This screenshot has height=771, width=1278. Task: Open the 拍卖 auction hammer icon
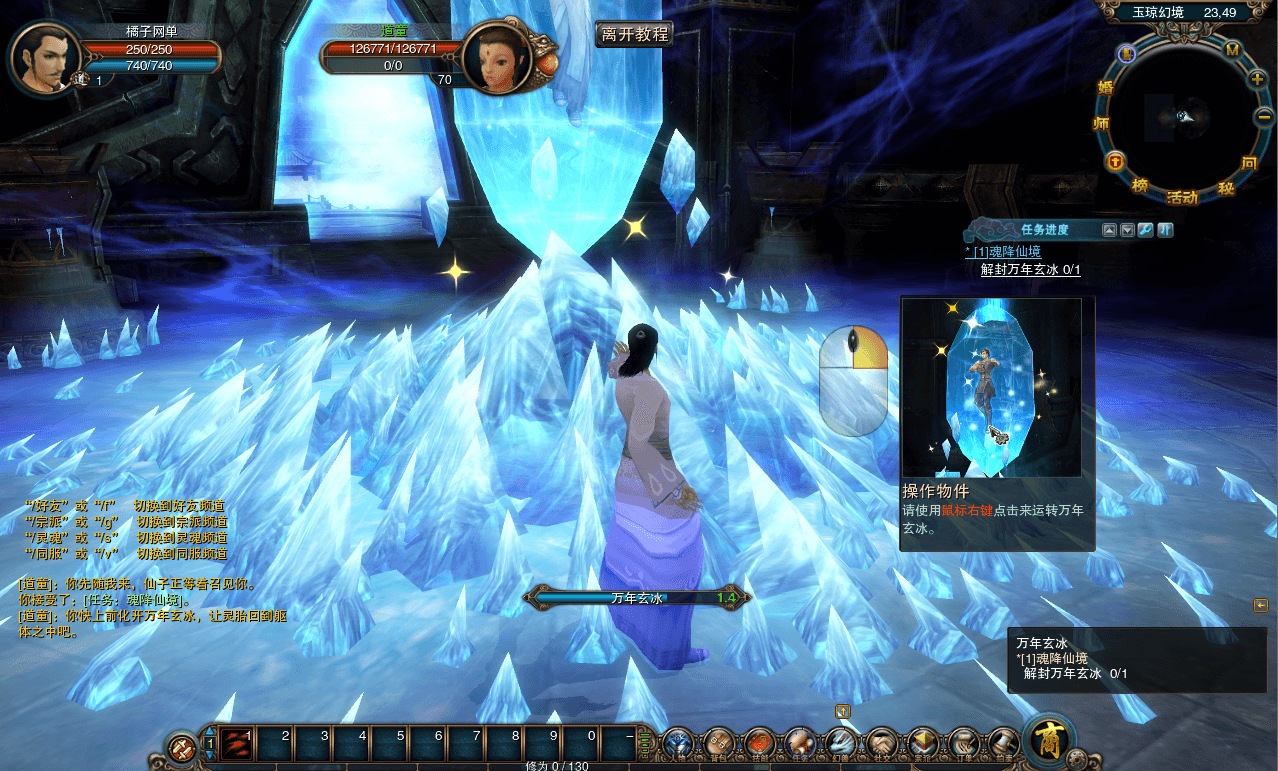(1003, 743)
